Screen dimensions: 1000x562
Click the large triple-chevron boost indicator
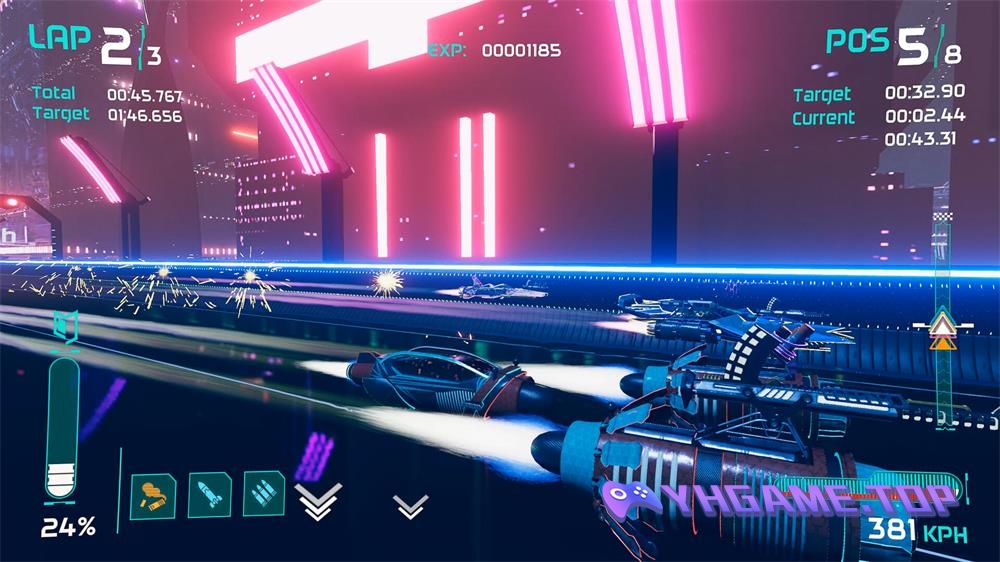pos(318,500)
